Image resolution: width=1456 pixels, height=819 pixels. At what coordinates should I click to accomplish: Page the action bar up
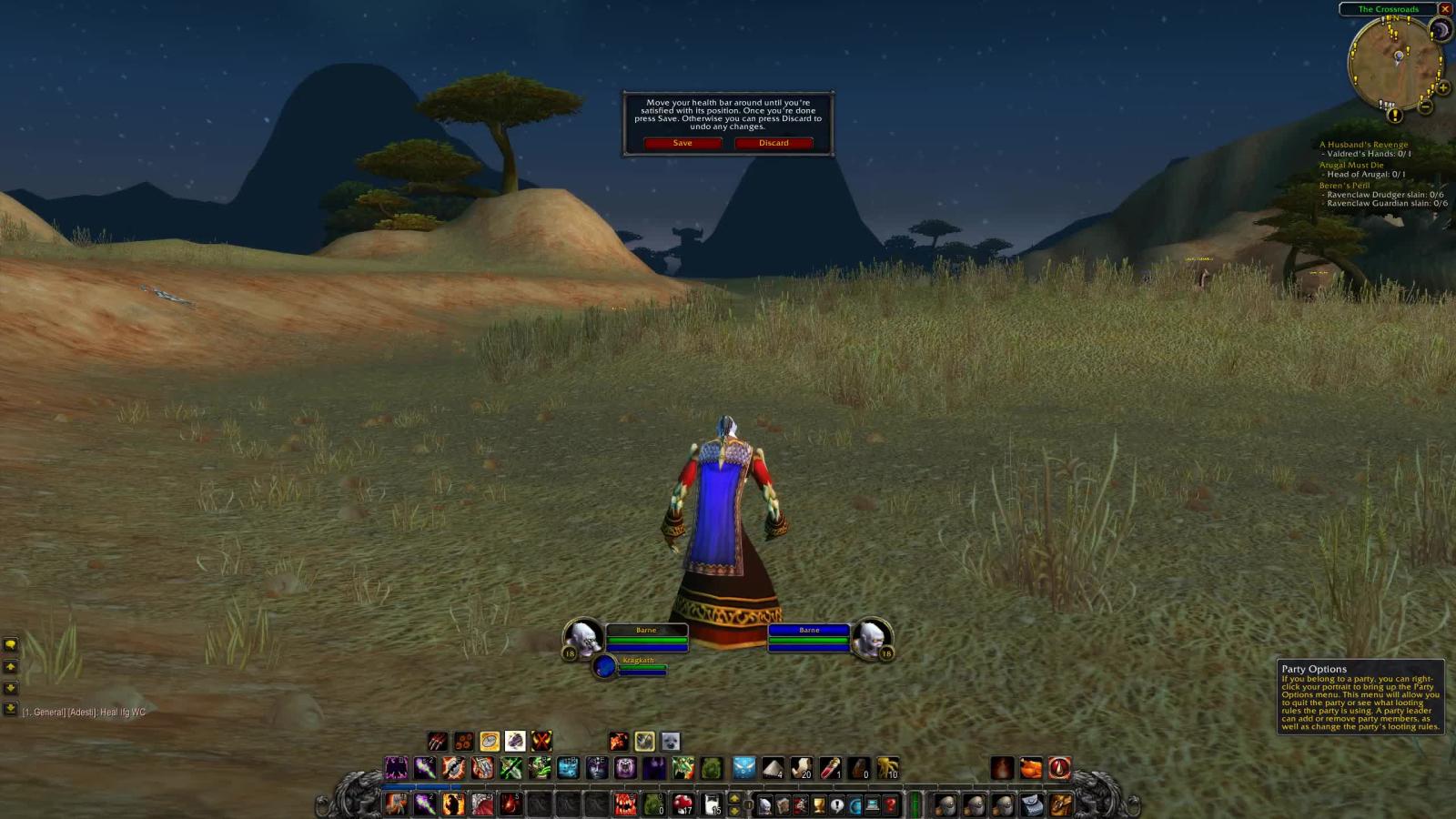pyautogui.click(x=735, y=798)
